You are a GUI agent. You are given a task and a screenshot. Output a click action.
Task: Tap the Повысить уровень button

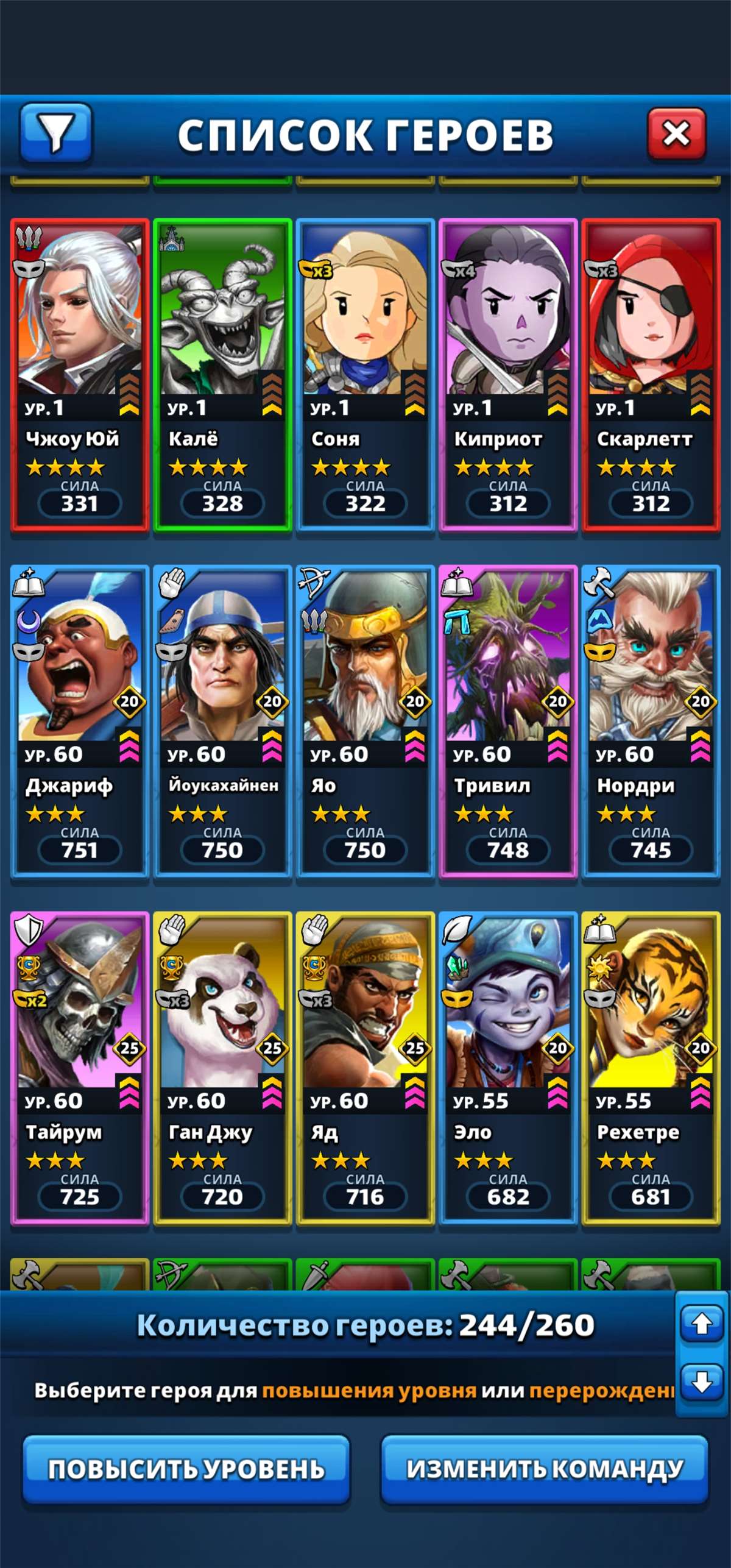[x=186, y=1469]
